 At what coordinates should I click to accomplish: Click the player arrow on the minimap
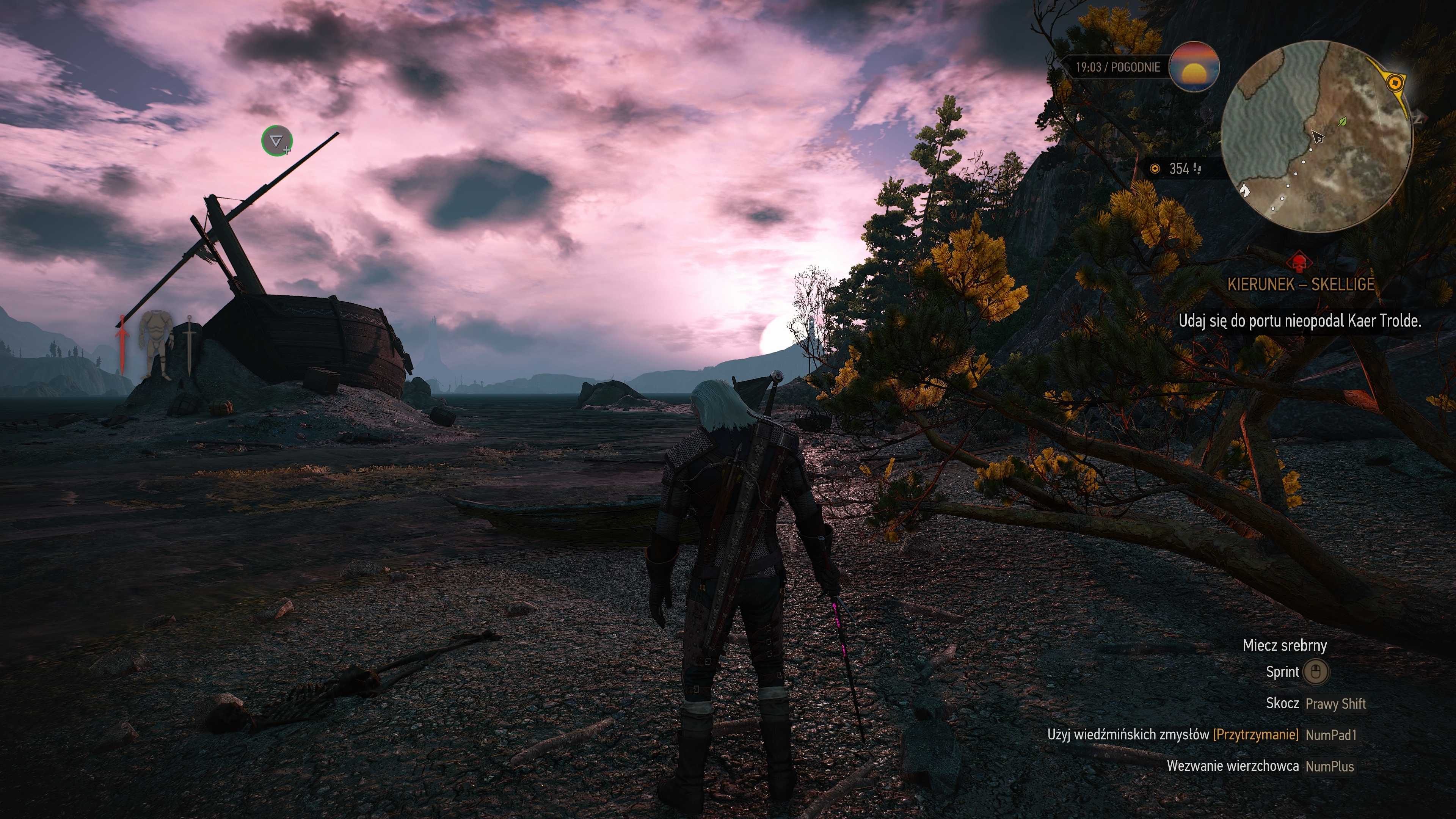(x=1318, y=136)
